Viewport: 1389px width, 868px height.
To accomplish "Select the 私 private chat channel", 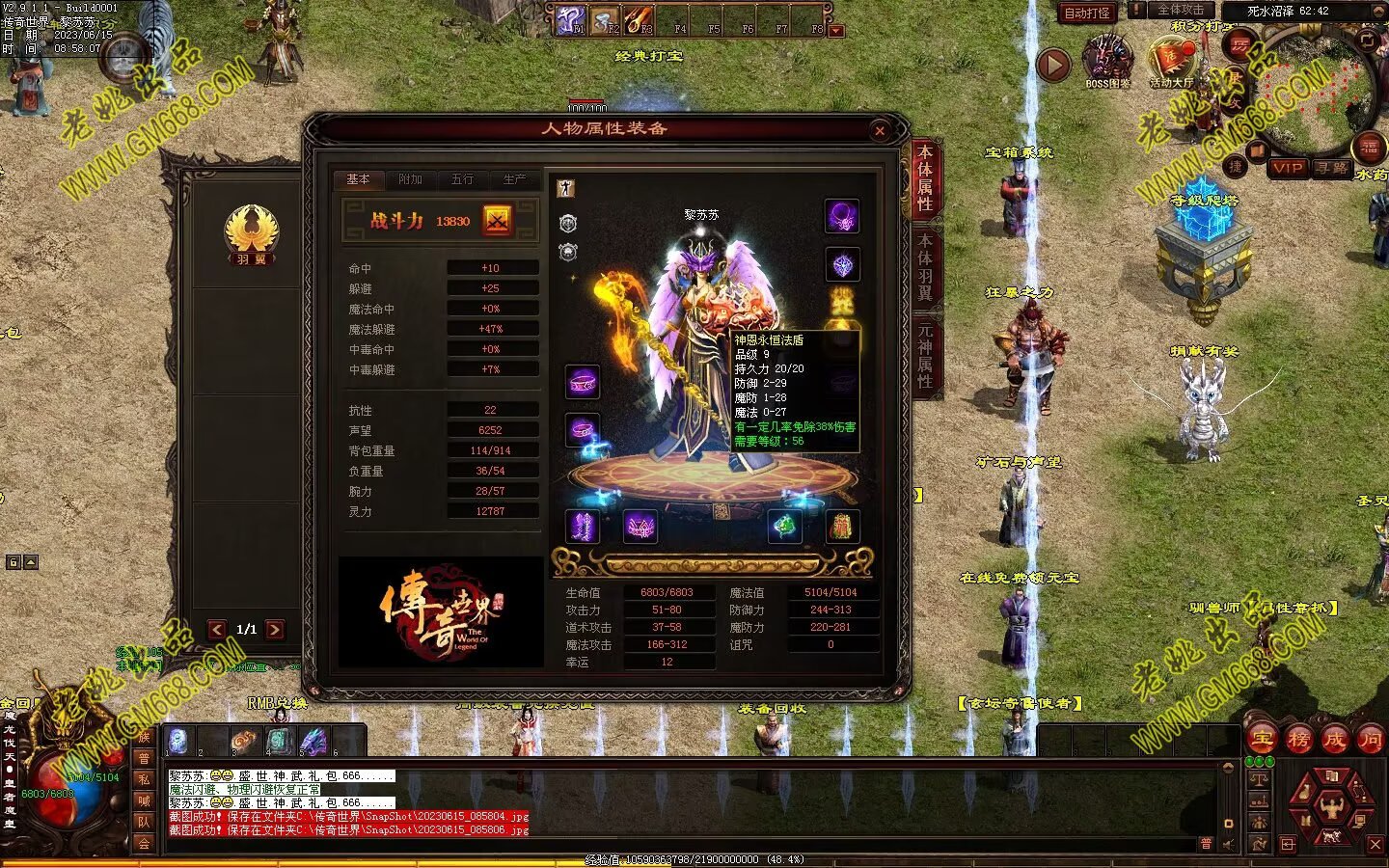I will [x=144, y=779].
